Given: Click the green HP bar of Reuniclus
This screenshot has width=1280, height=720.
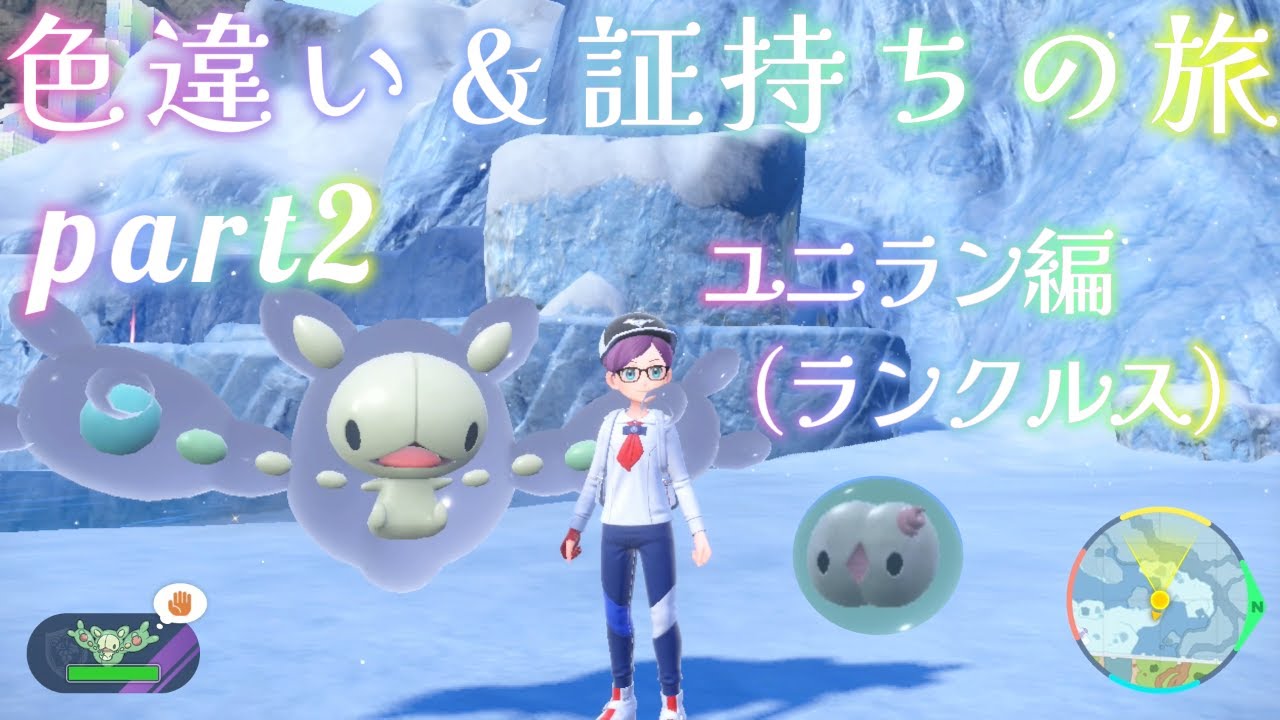Looking at the screenshot, I should click(113, 672).
